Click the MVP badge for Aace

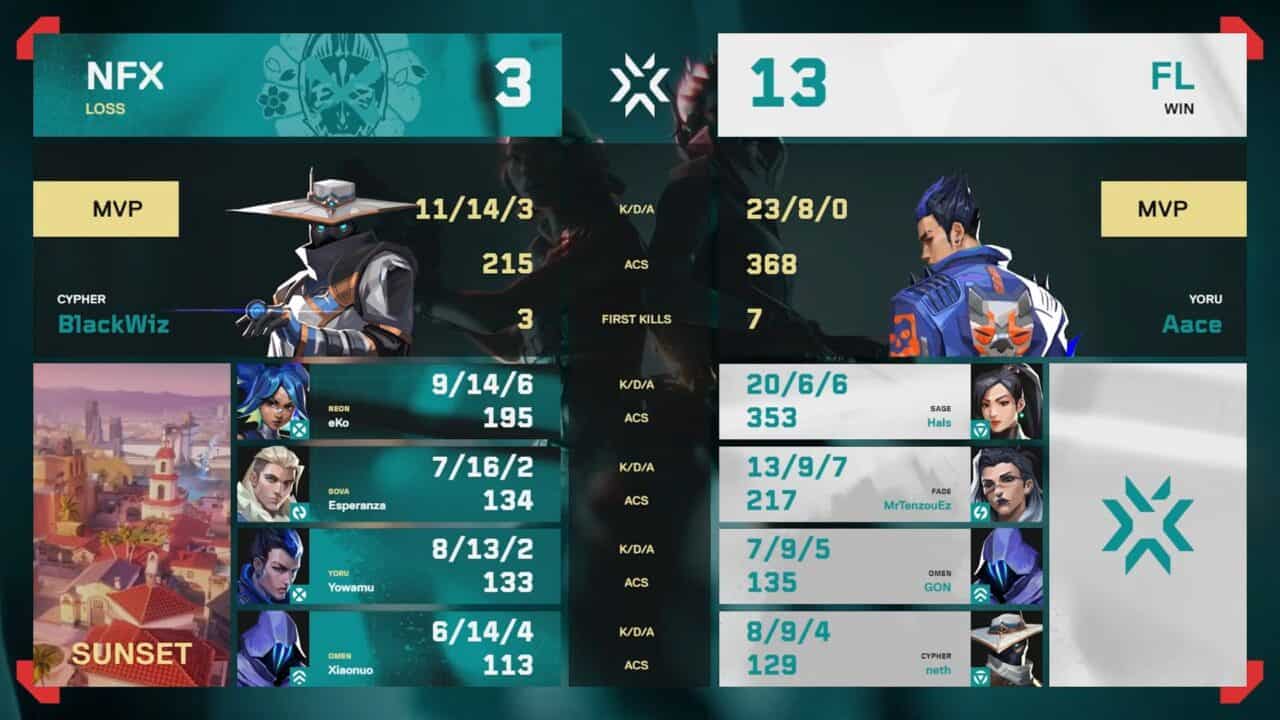click(1172, 208)
